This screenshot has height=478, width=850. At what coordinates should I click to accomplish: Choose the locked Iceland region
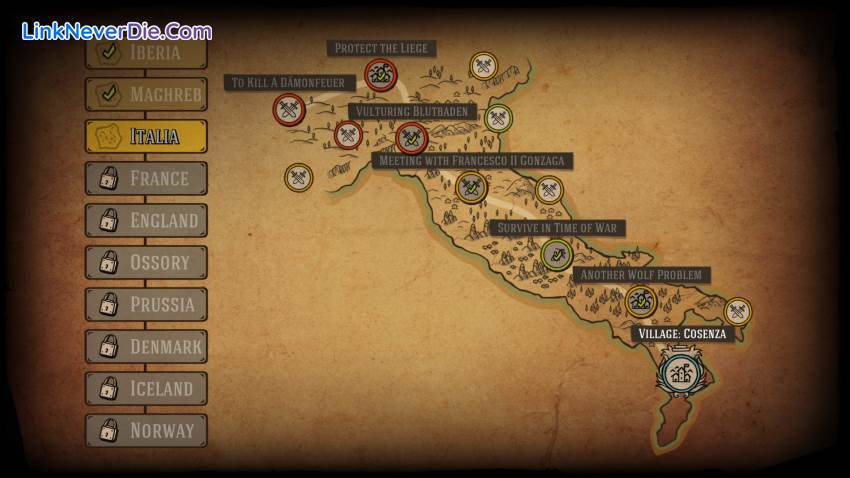[146, 388]
